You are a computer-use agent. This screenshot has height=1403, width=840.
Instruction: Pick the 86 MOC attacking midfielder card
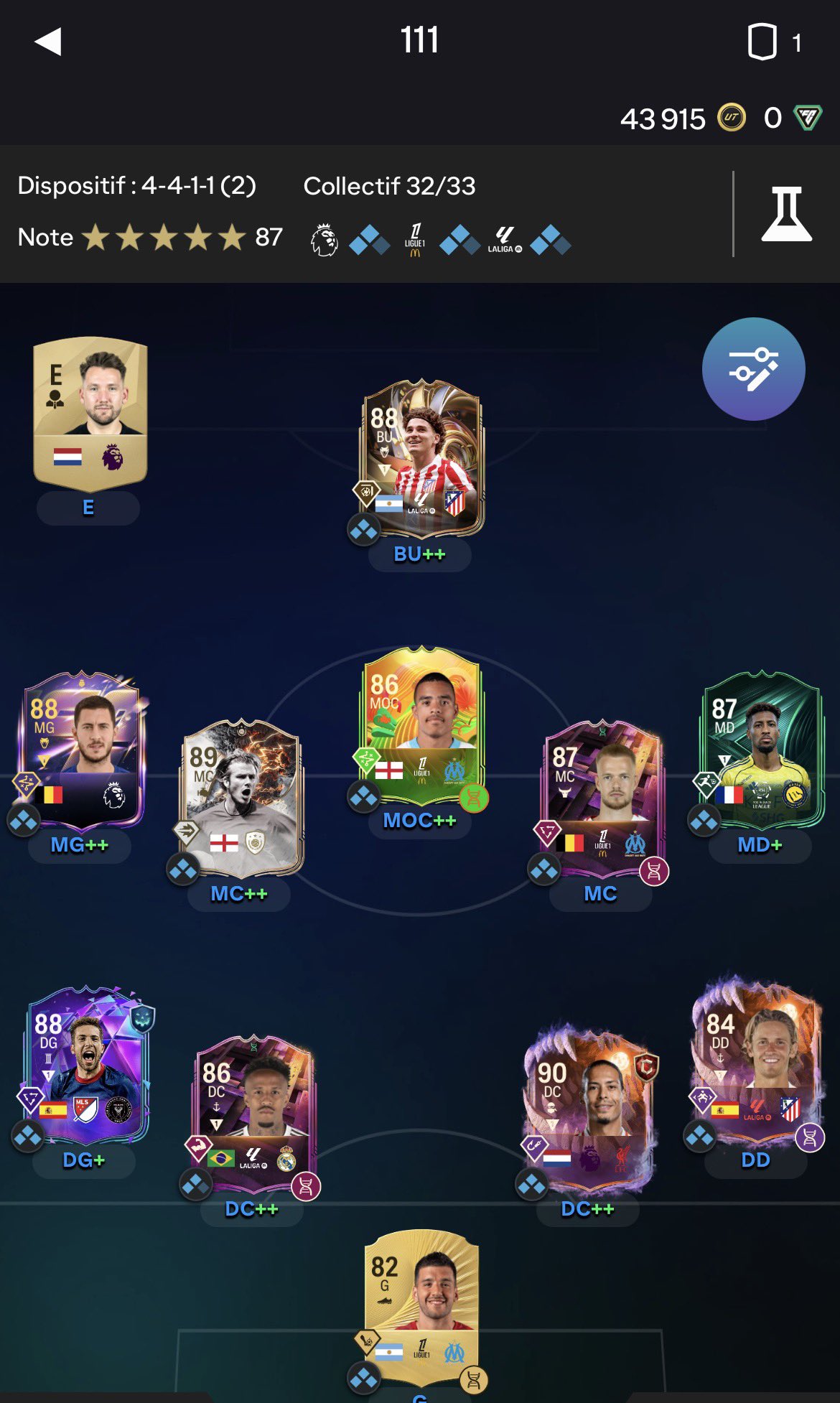point(421,727)
